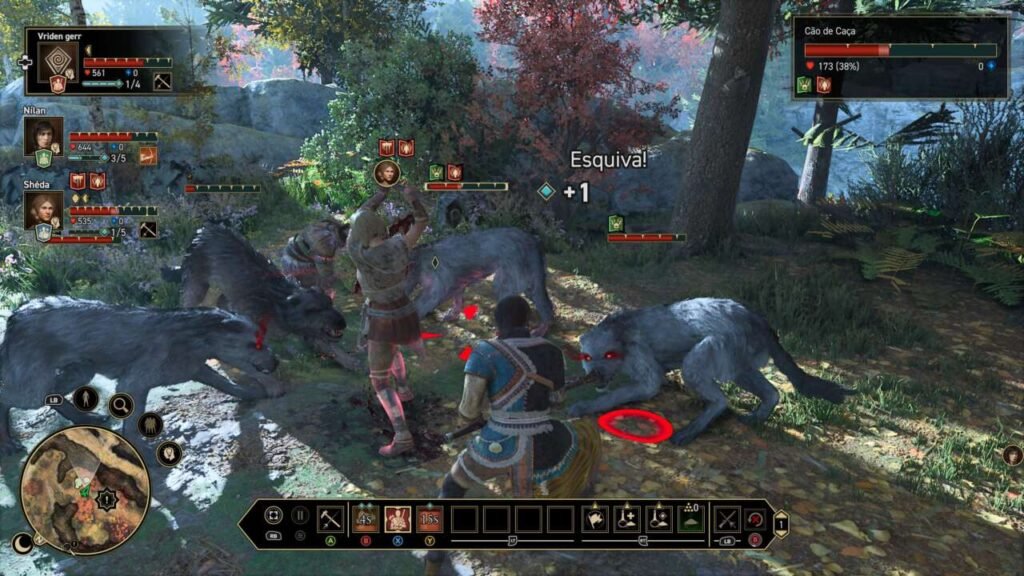Image resolution: width=1024 pixels, height=576 pixels.
Task: Select Nilan's party portrait
Action: click(43, 136)
